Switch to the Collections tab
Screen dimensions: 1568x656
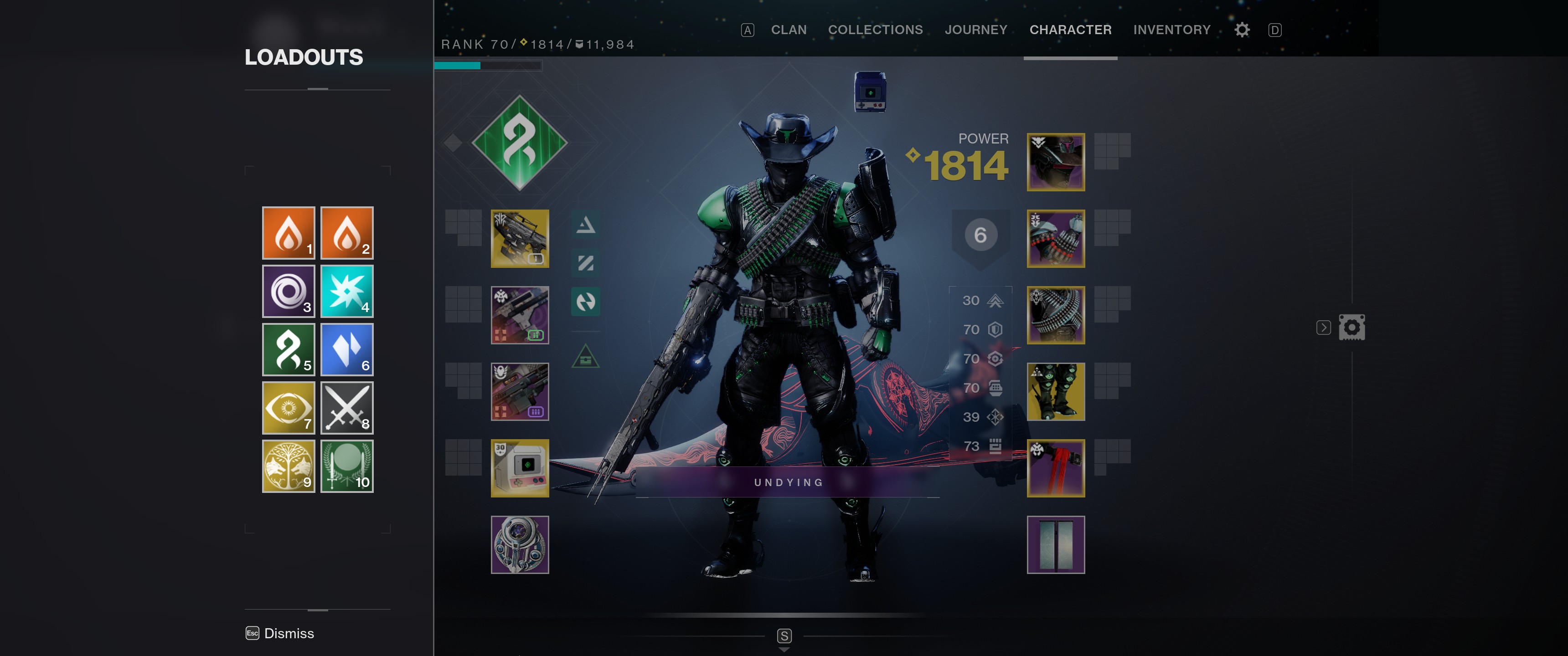click(x=875, y=30)
